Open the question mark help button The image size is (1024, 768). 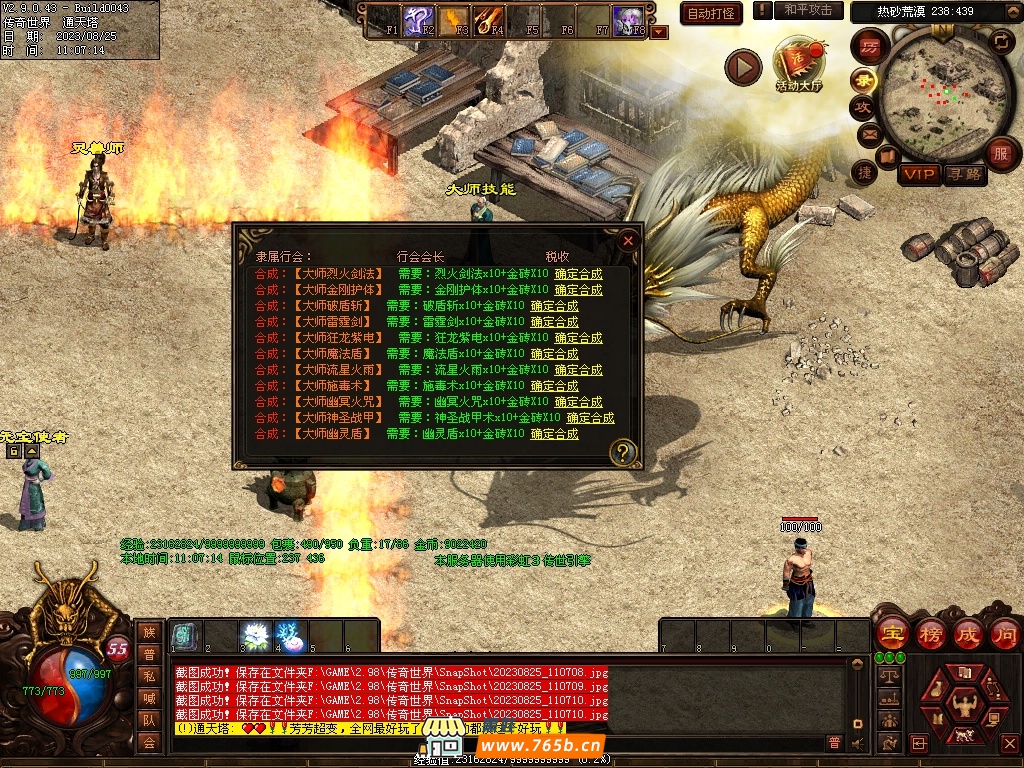623,452
